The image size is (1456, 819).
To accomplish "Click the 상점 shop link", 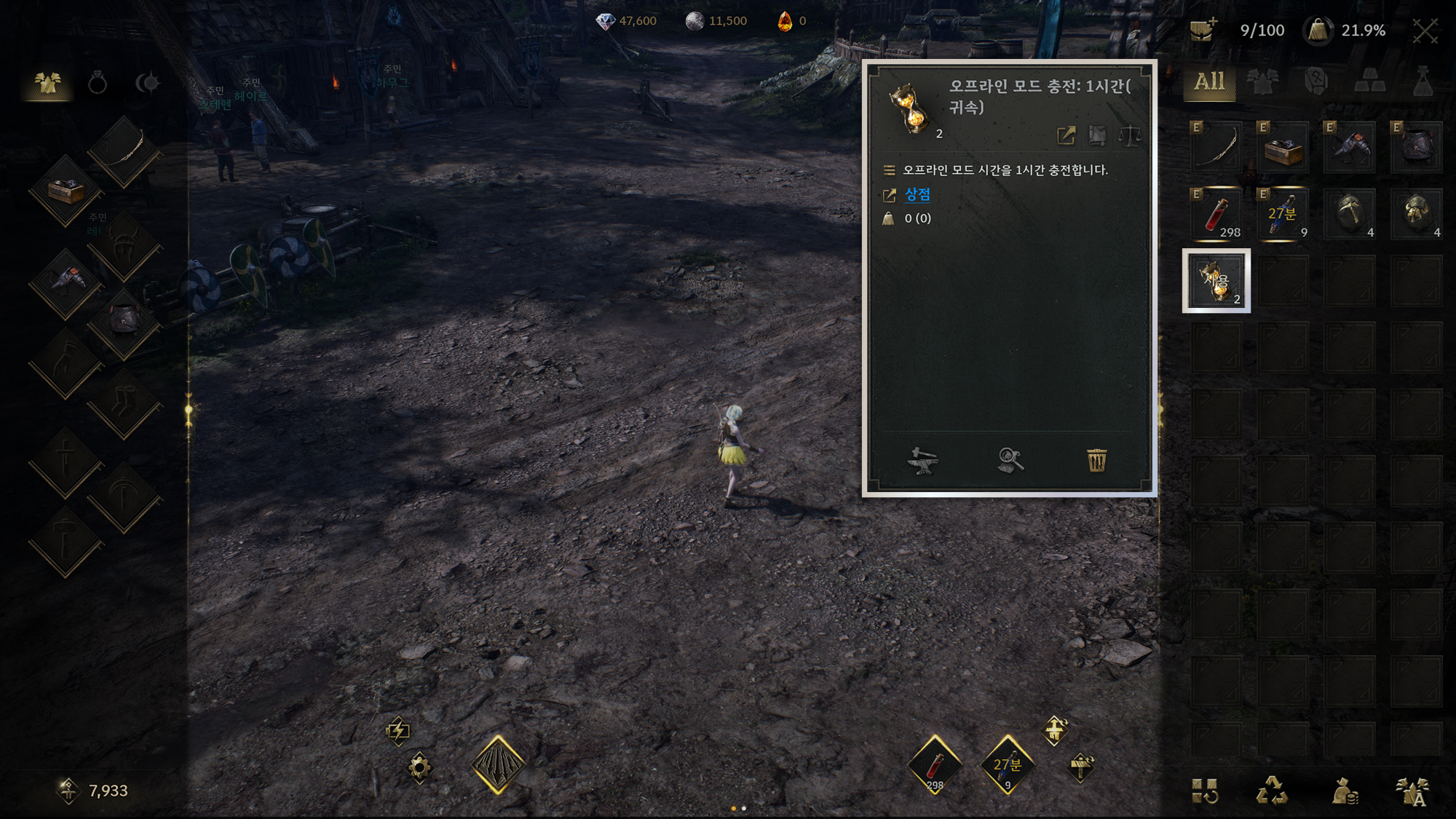I will click(x=917, y=194).
